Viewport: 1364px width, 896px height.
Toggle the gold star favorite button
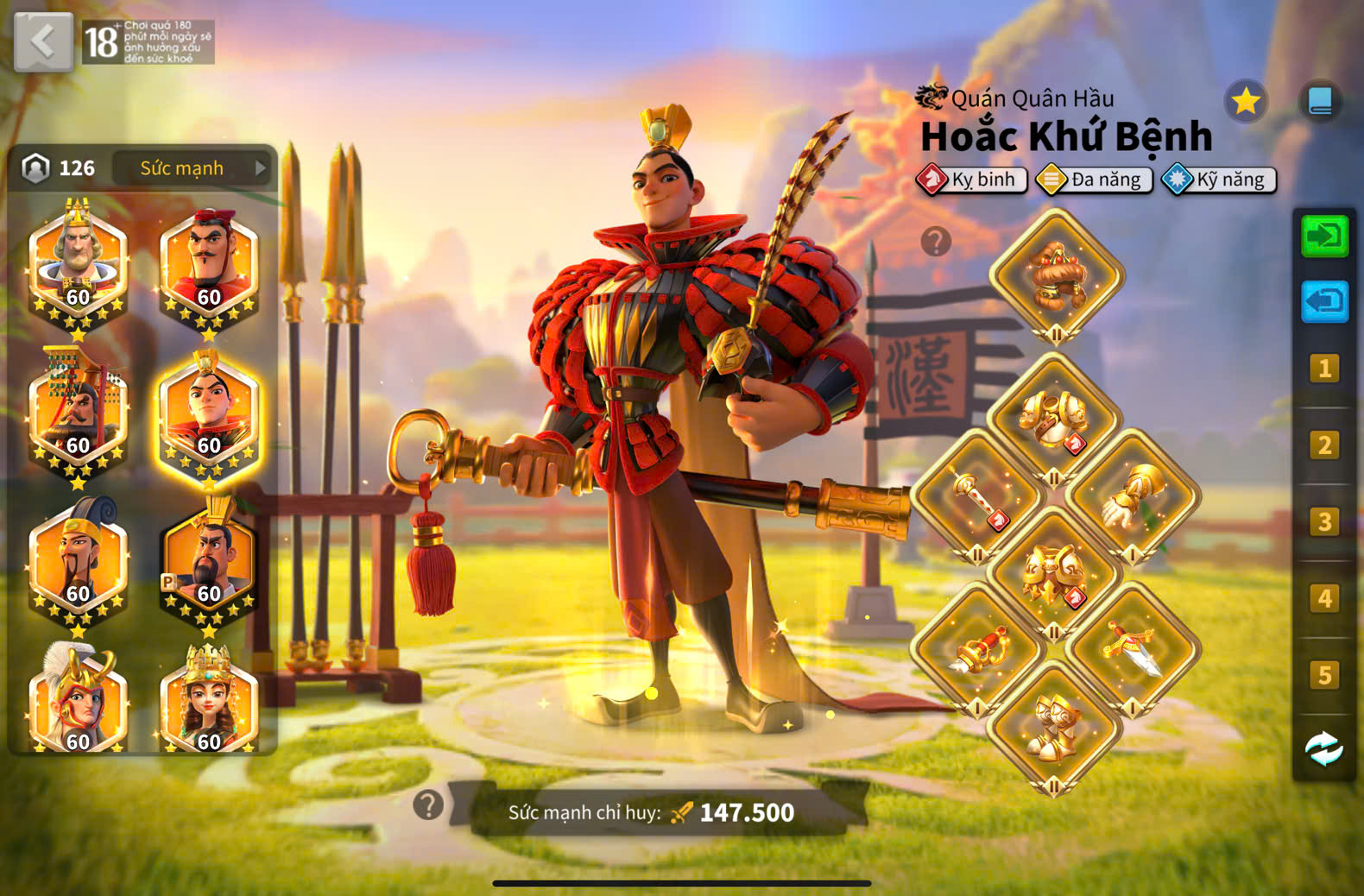point(1245,102)
